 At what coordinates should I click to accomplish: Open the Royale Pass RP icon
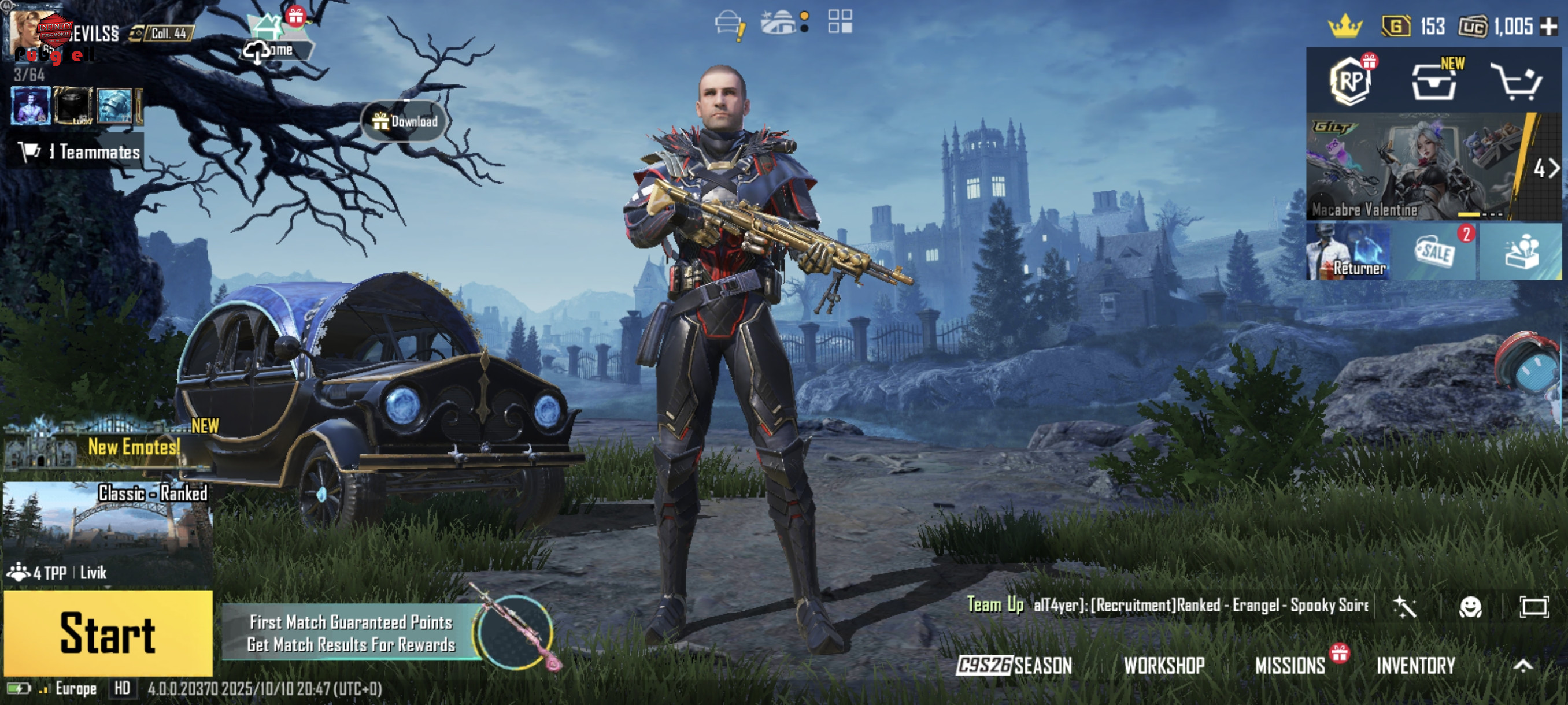[1351, 81]
